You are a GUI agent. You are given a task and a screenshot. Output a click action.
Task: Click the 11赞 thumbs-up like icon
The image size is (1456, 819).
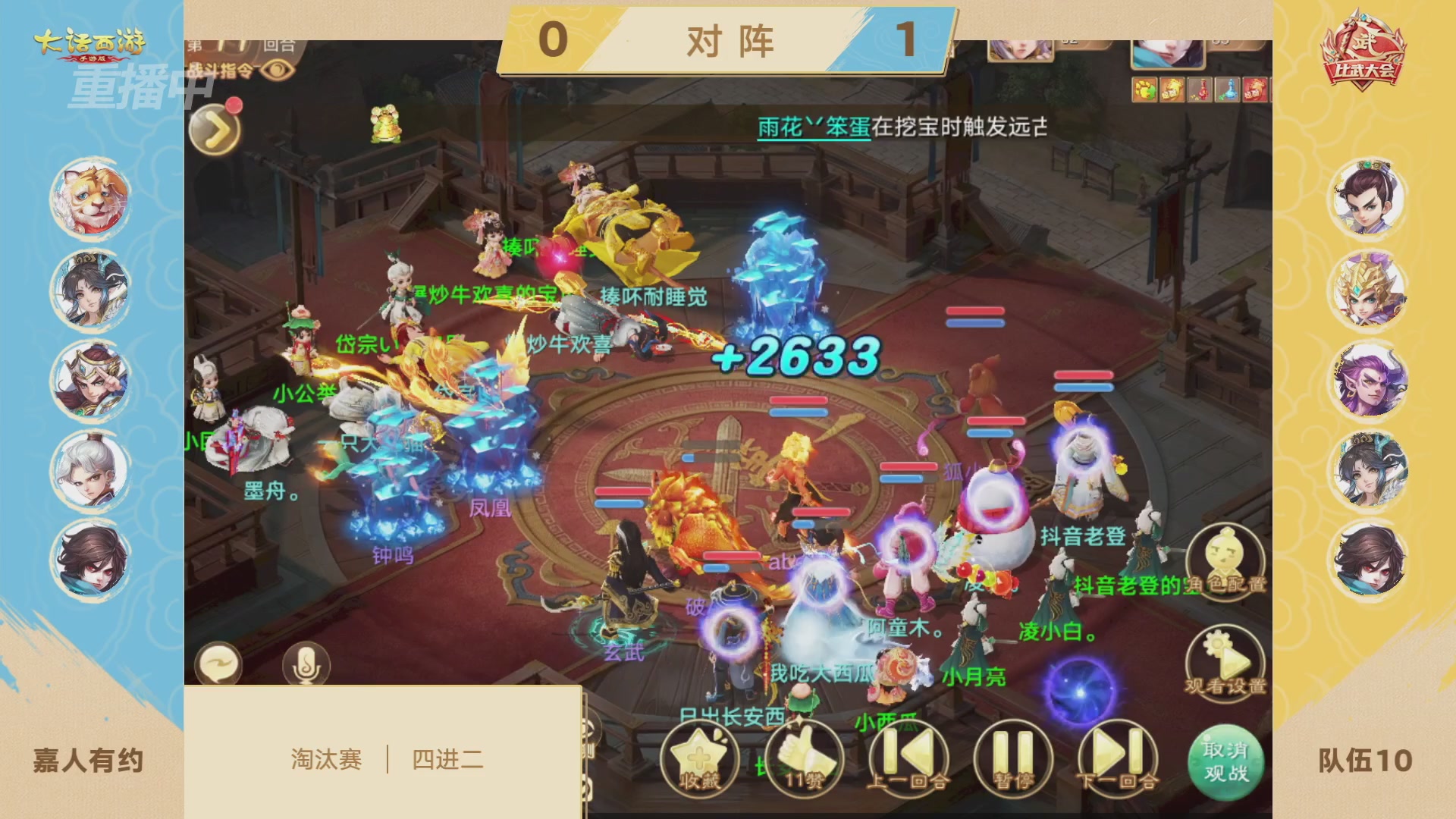click(805, 758)
